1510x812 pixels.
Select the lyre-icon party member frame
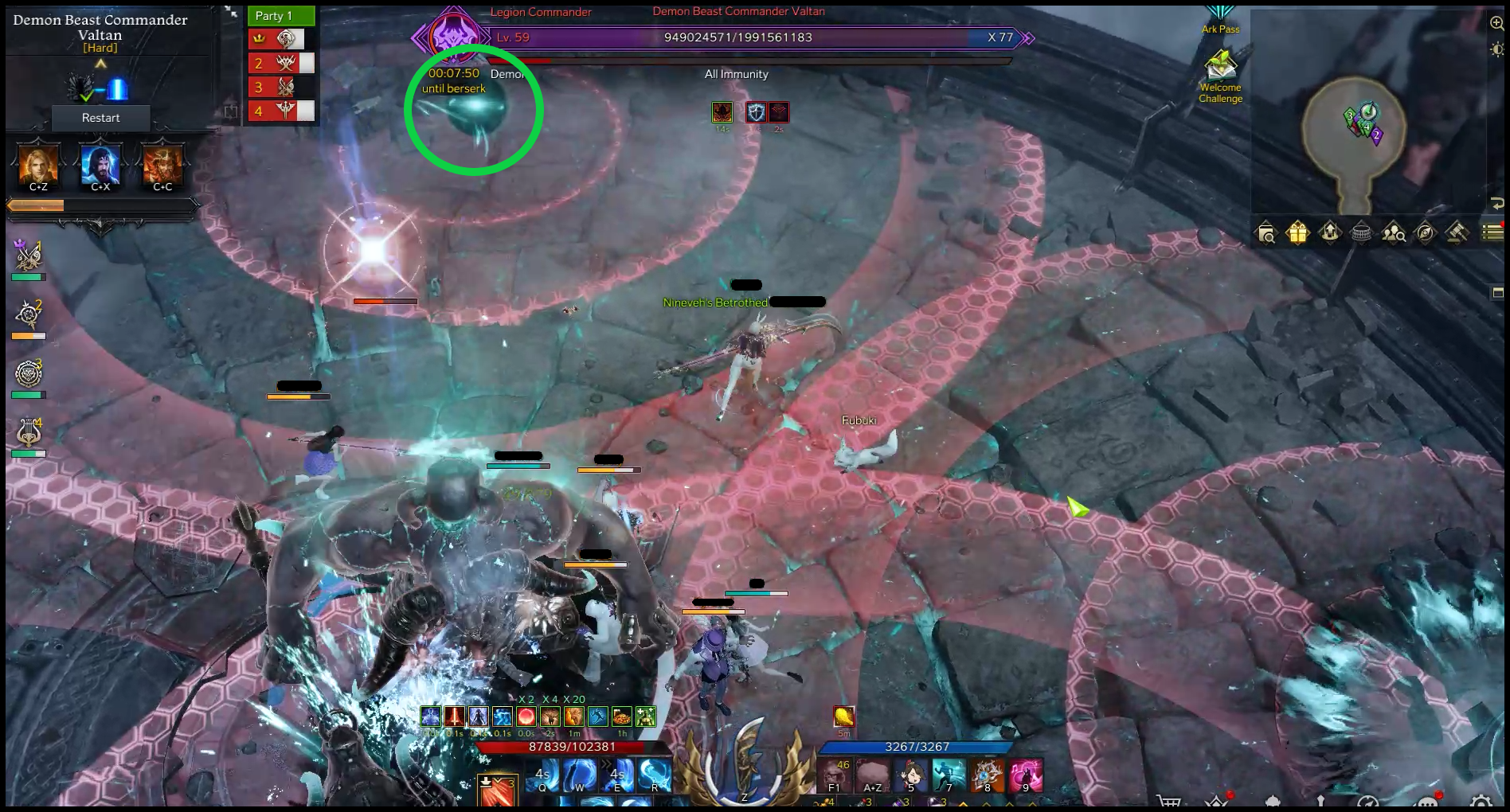pos(29,434)
